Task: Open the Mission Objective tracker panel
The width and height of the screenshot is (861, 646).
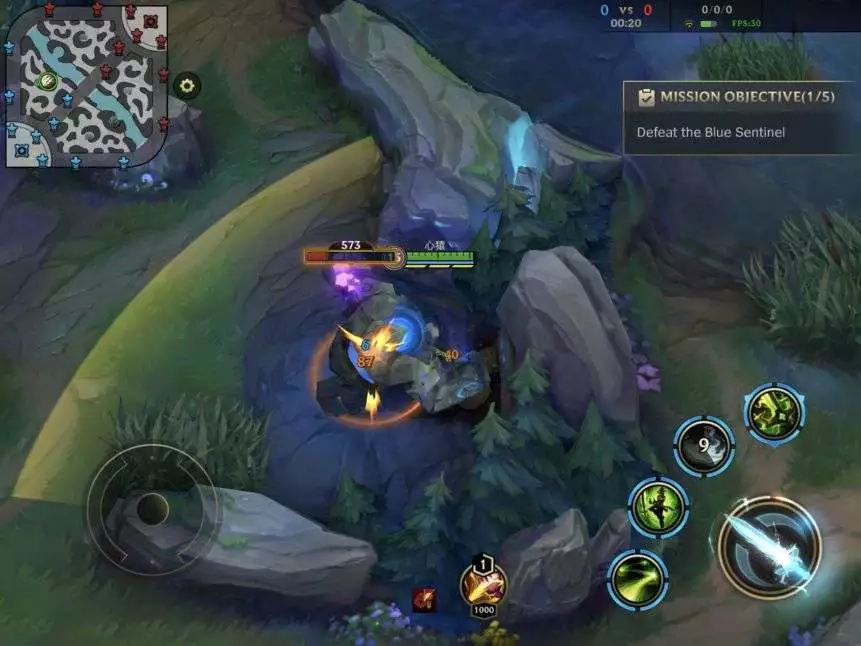Action: point(739,116)
